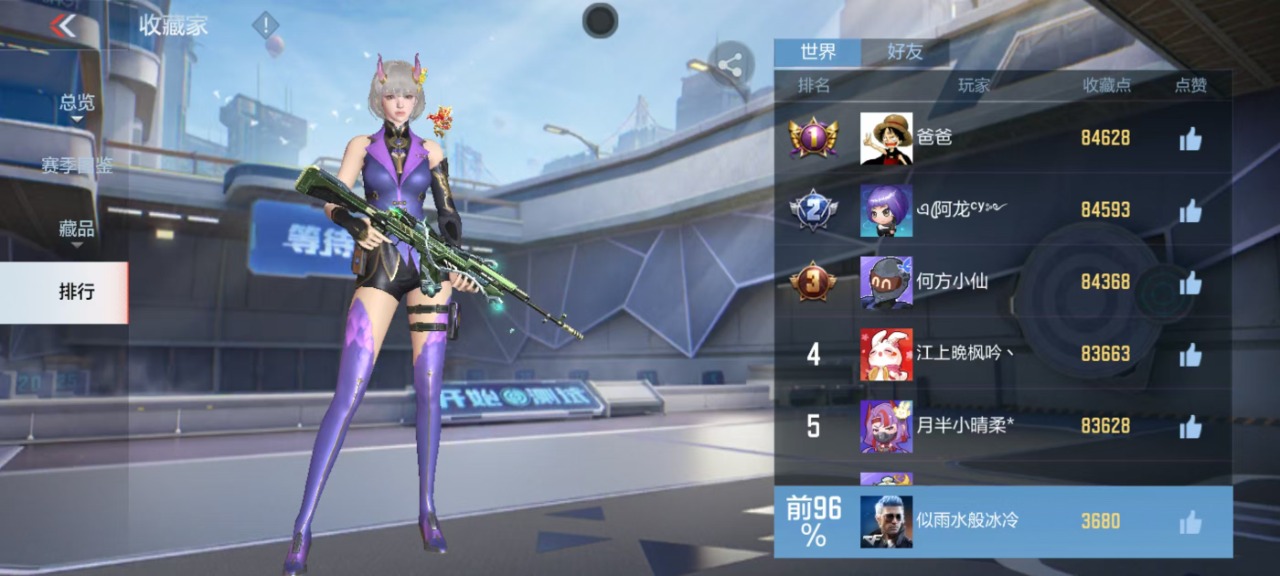Select 总览 in the side menu
The image size is (1280, 576).
coord(77,103)
